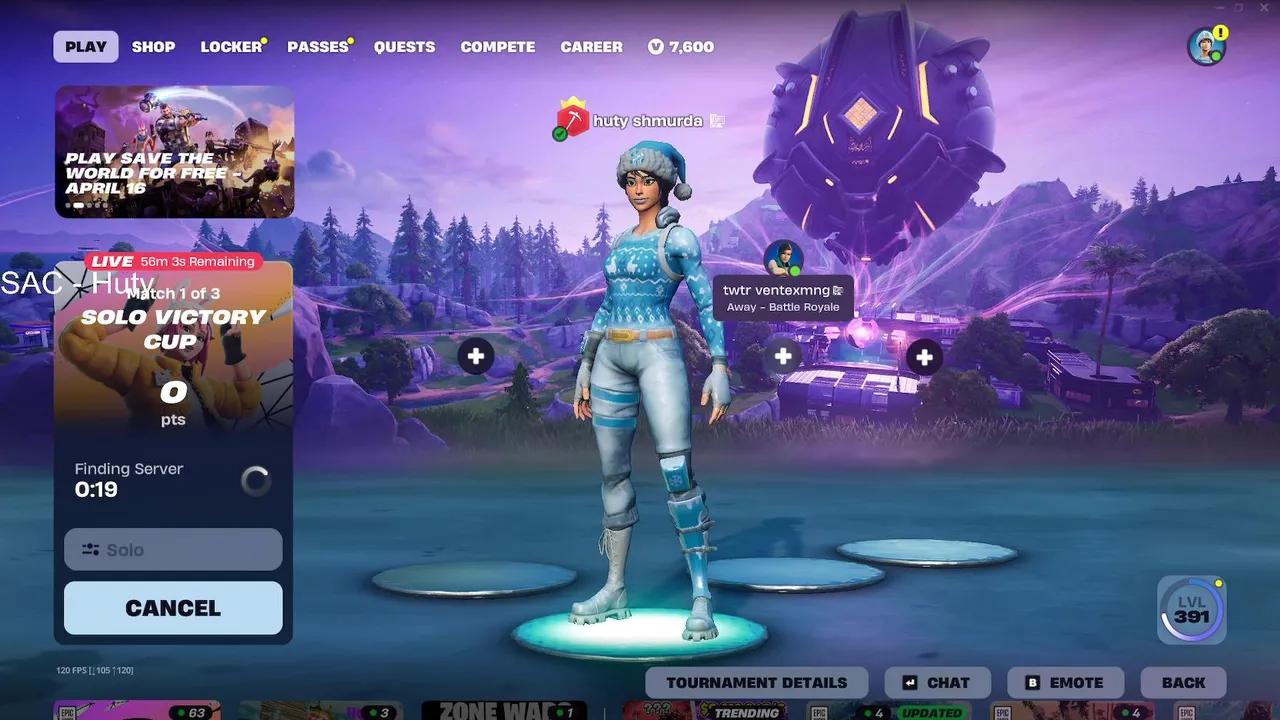Expand the TOURNAMENT DETAILS panel
This screenshot has width=1280, height=720.
point(756,682)
